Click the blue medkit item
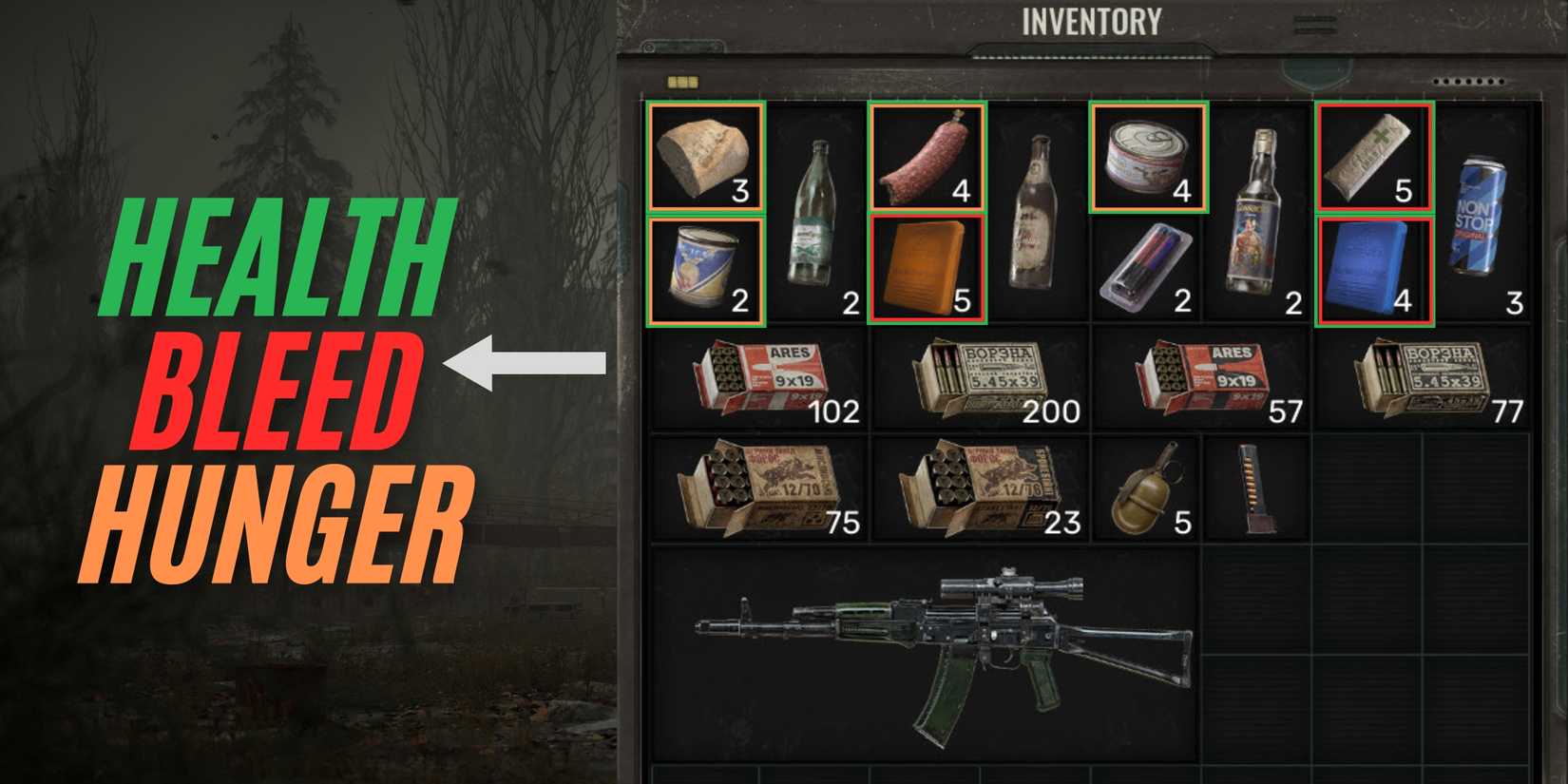The height and width of the screenshot is (784, 1568). point(1372,271)
